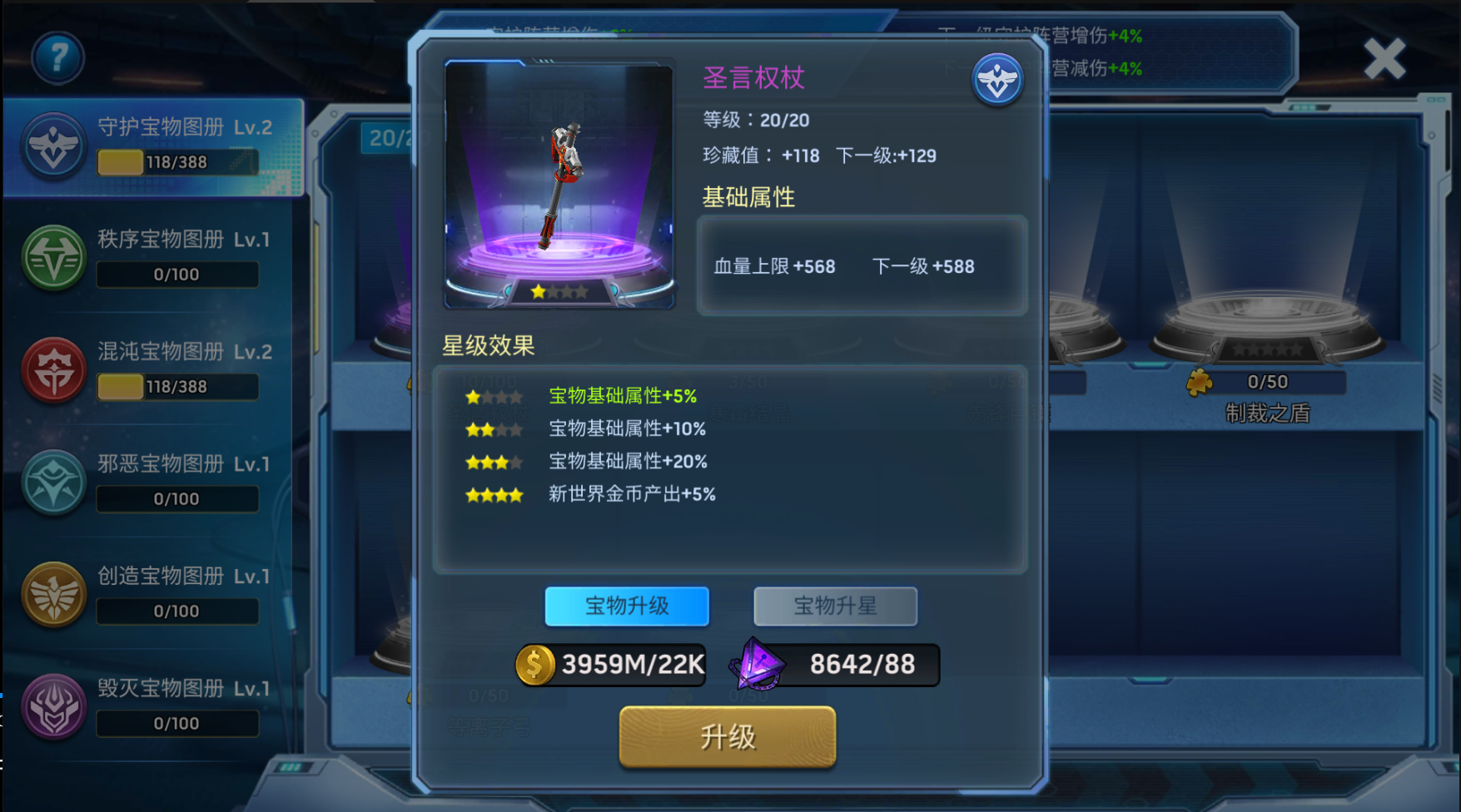Click the blue faction emblem badge
1461x812 pixels.
click(x=997, y=80)
